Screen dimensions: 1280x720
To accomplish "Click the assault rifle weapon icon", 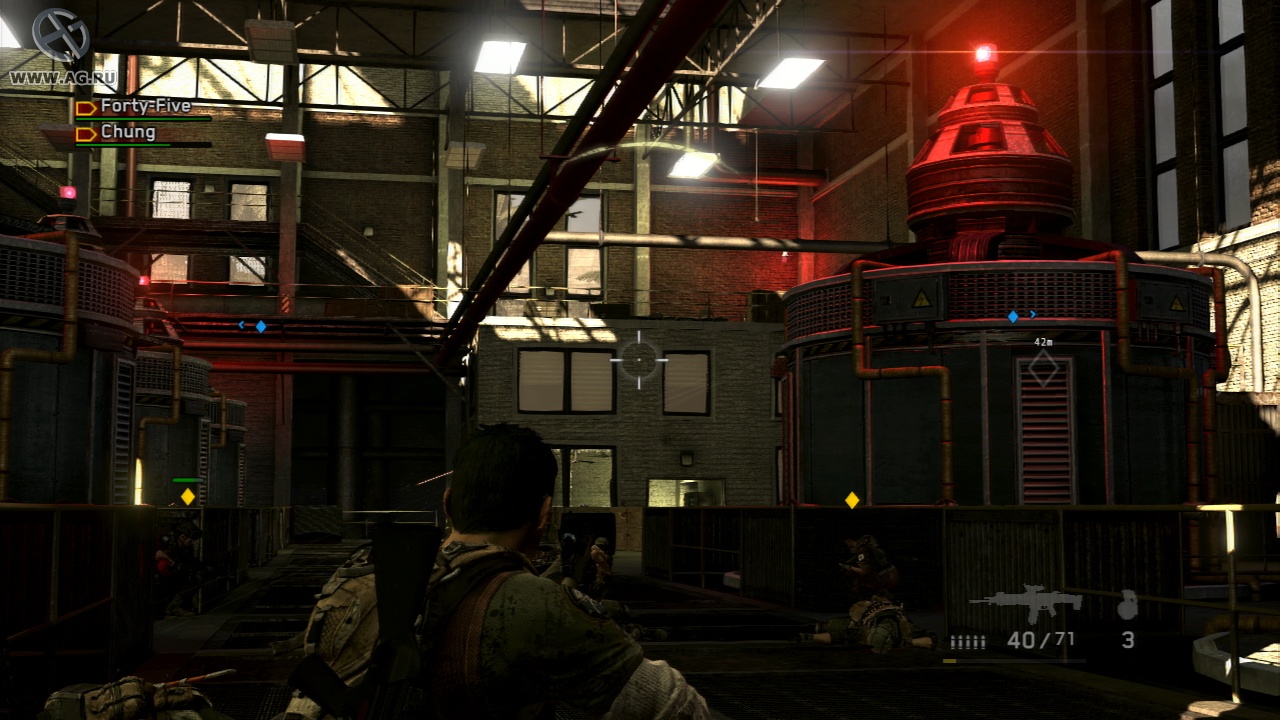I will coord(1025,603).
